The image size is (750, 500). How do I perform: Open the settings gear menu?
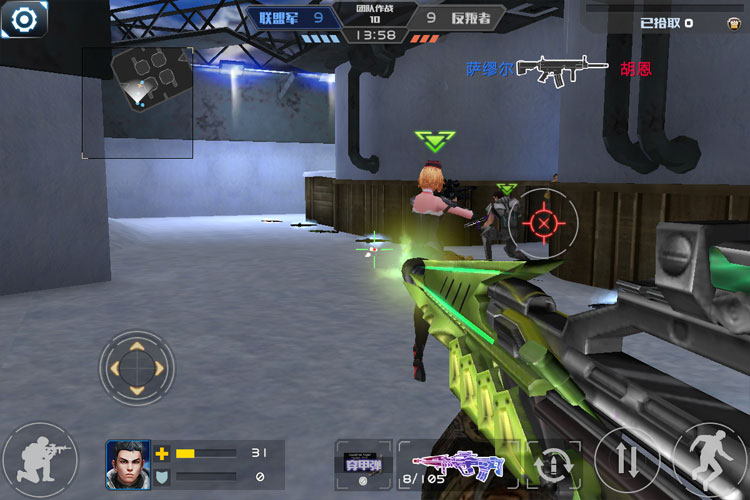click(23, 19)
